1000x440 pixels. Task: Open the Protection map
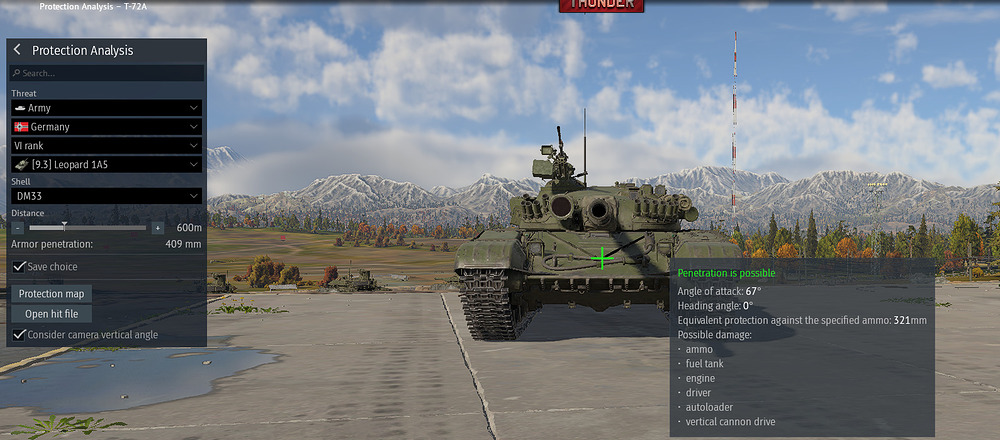51,294
